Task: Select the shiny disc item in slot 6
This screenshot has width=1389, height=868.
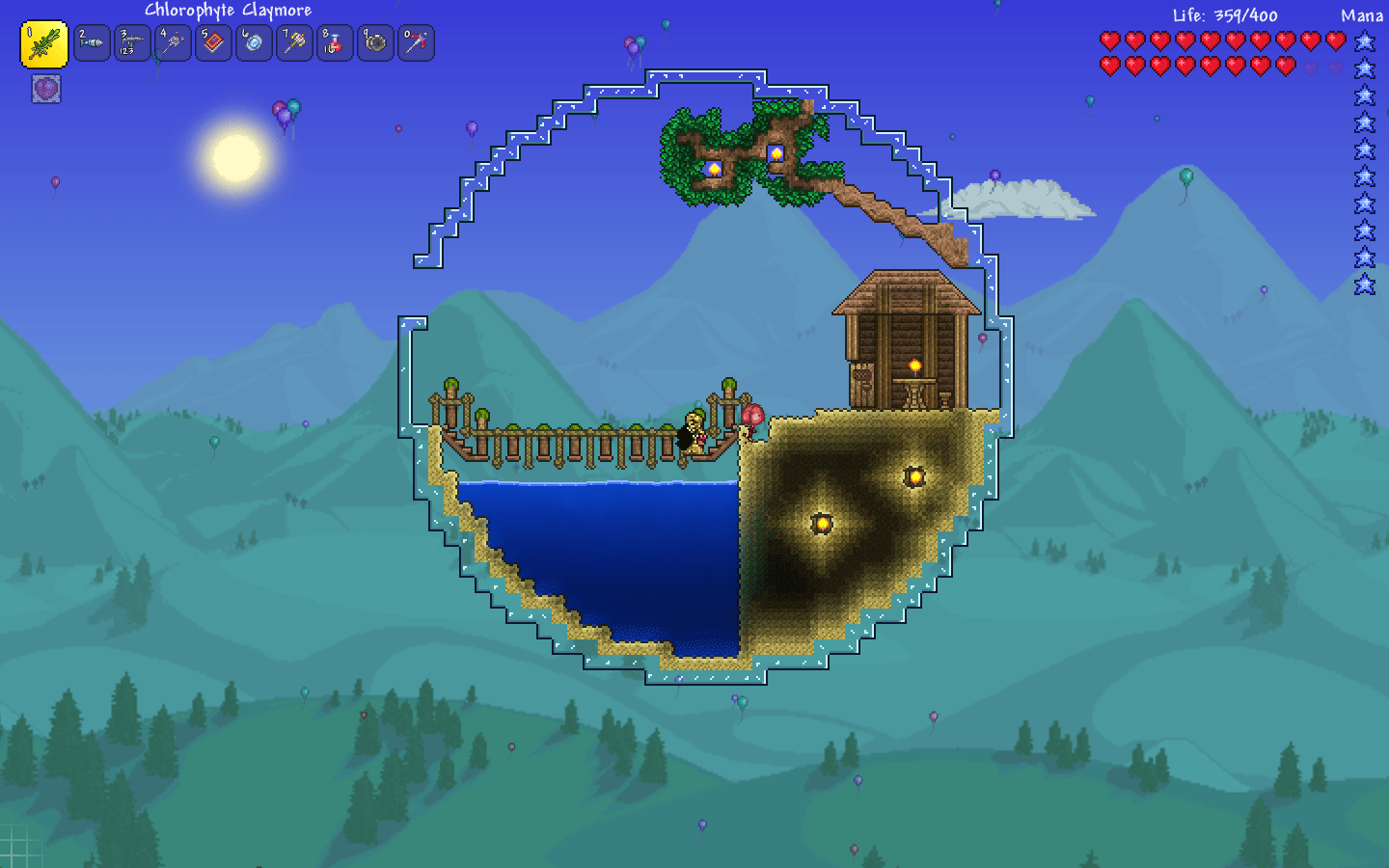Action: point(254,43)
